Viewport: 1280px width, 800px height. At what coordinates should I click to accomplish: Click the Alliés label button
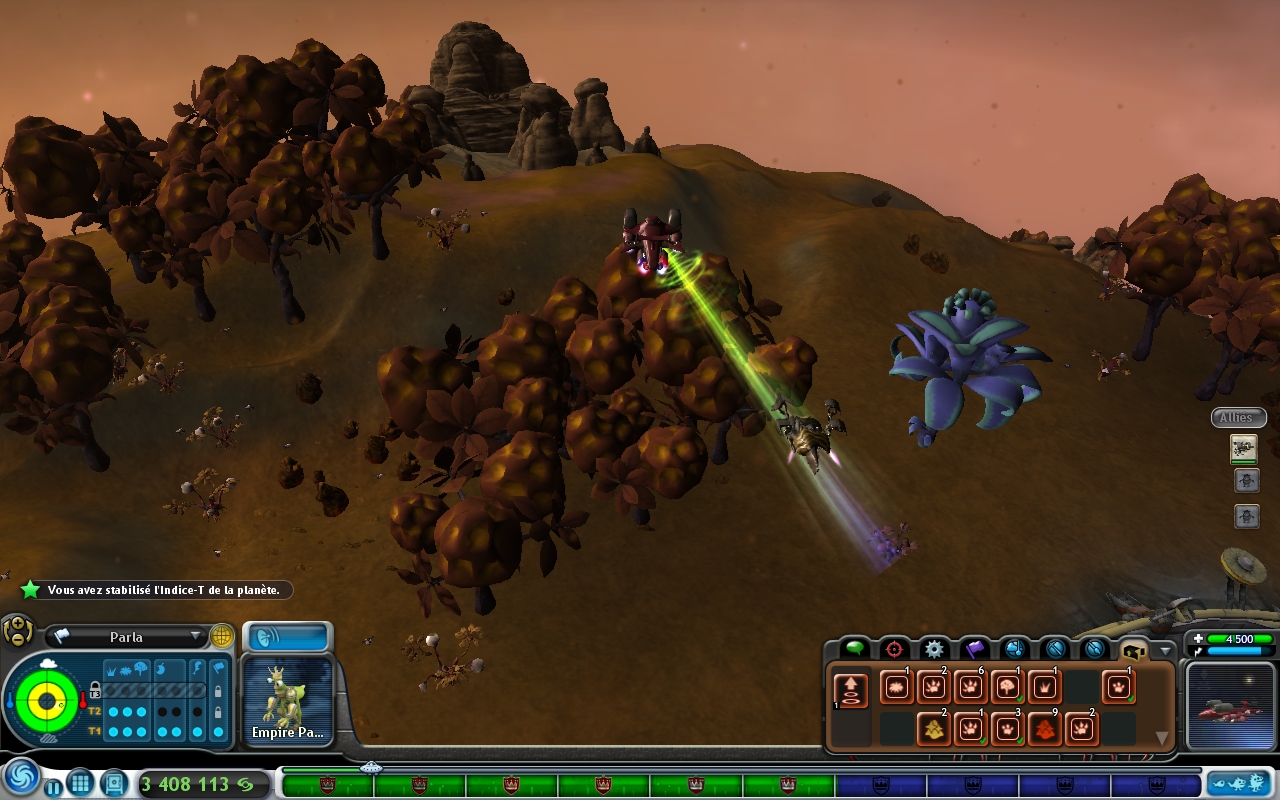point(1237,418)
